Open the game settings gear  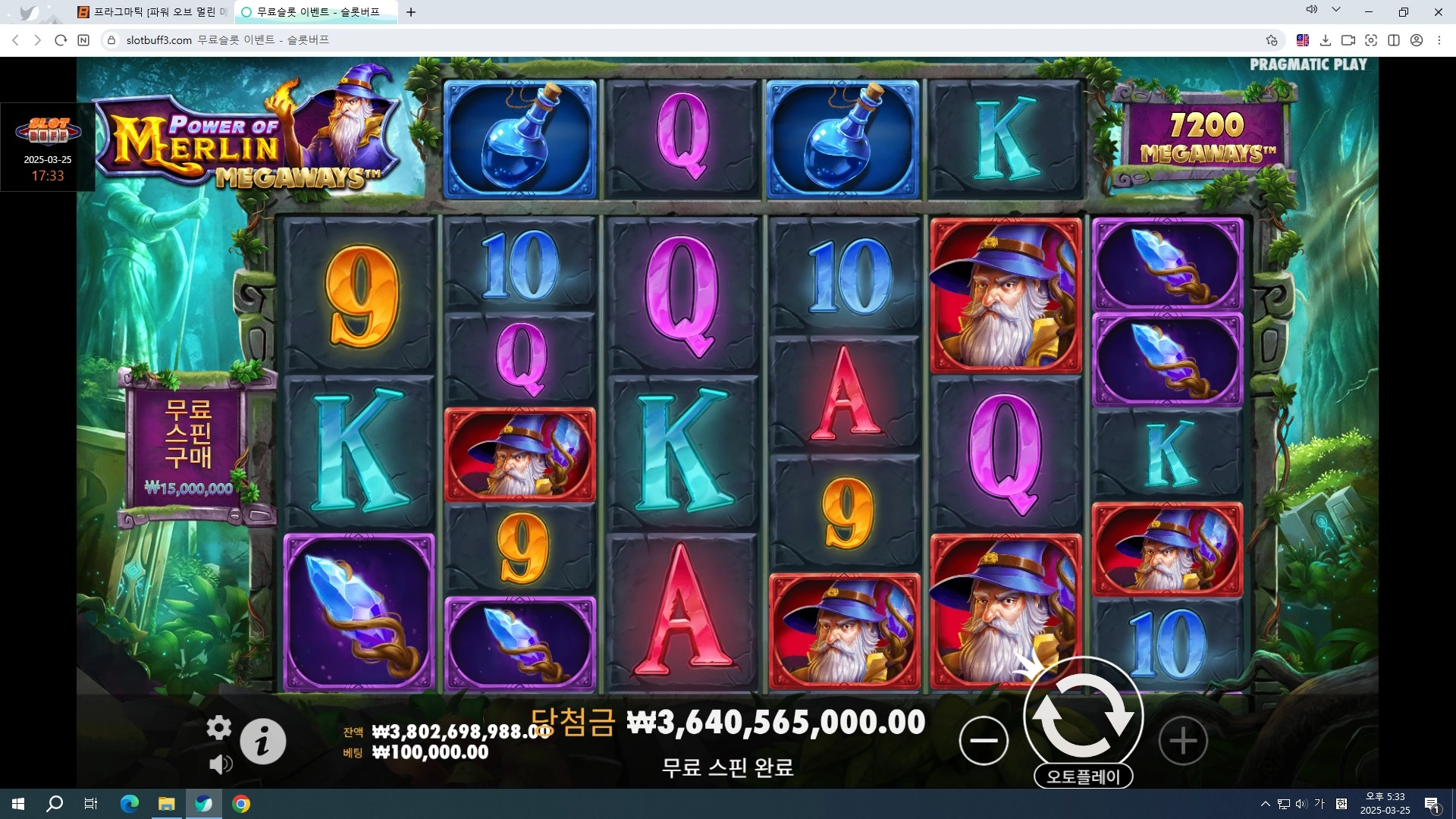(218, 727)
